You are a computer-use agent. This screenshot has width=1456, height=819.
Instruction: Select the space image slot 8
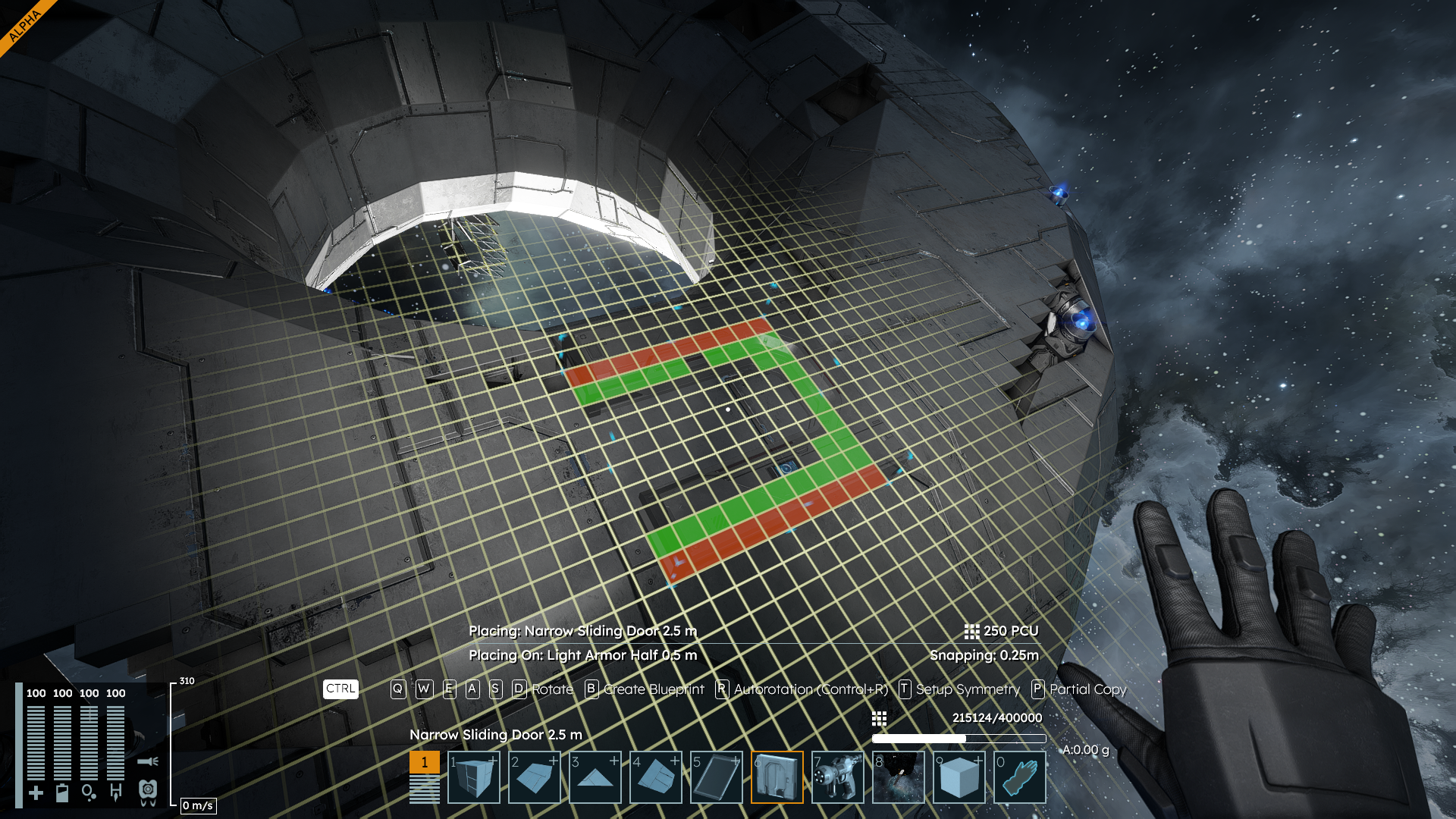coord(899,777)
